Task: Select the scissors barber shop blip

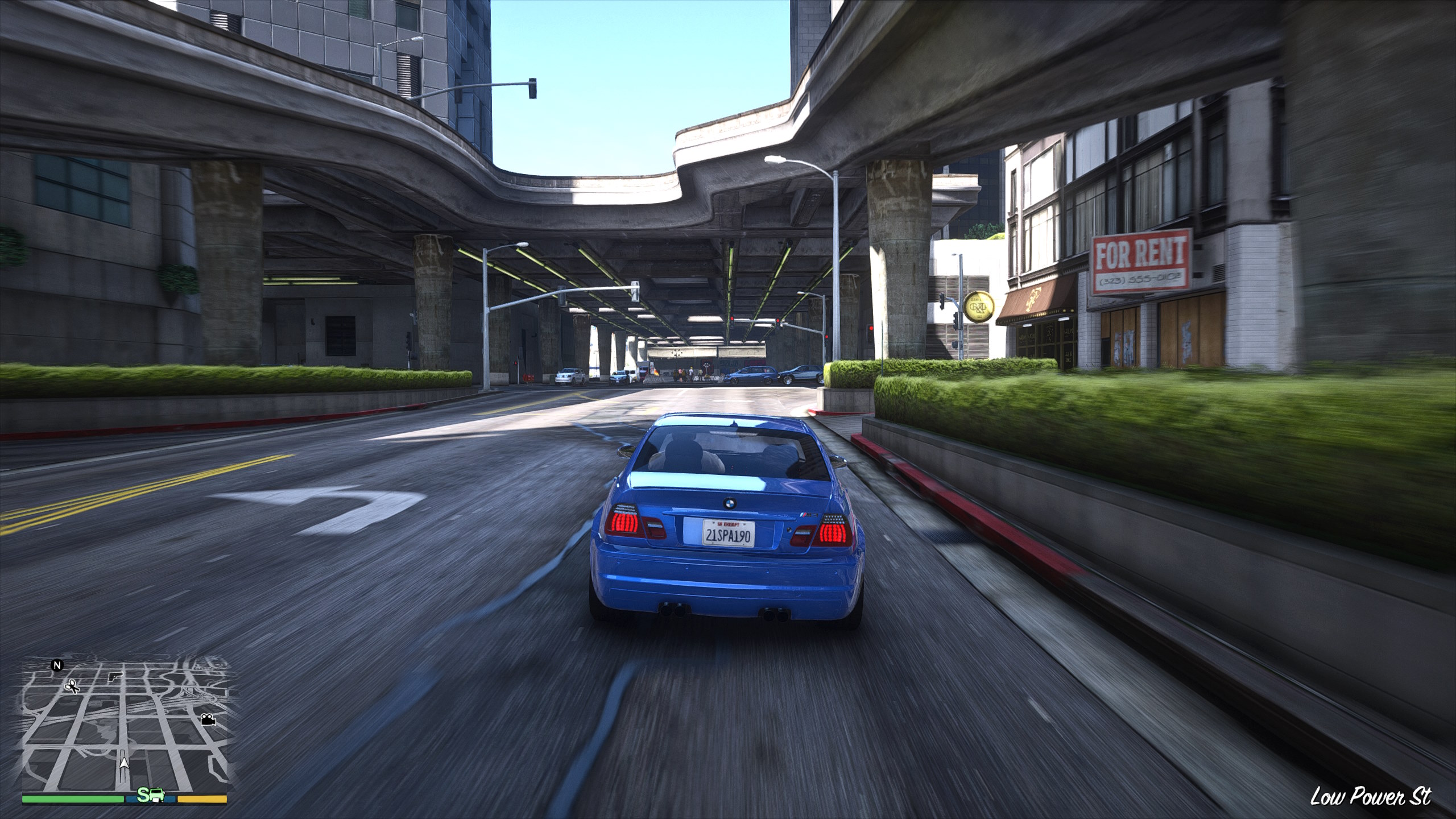Action: coord(72,687)
